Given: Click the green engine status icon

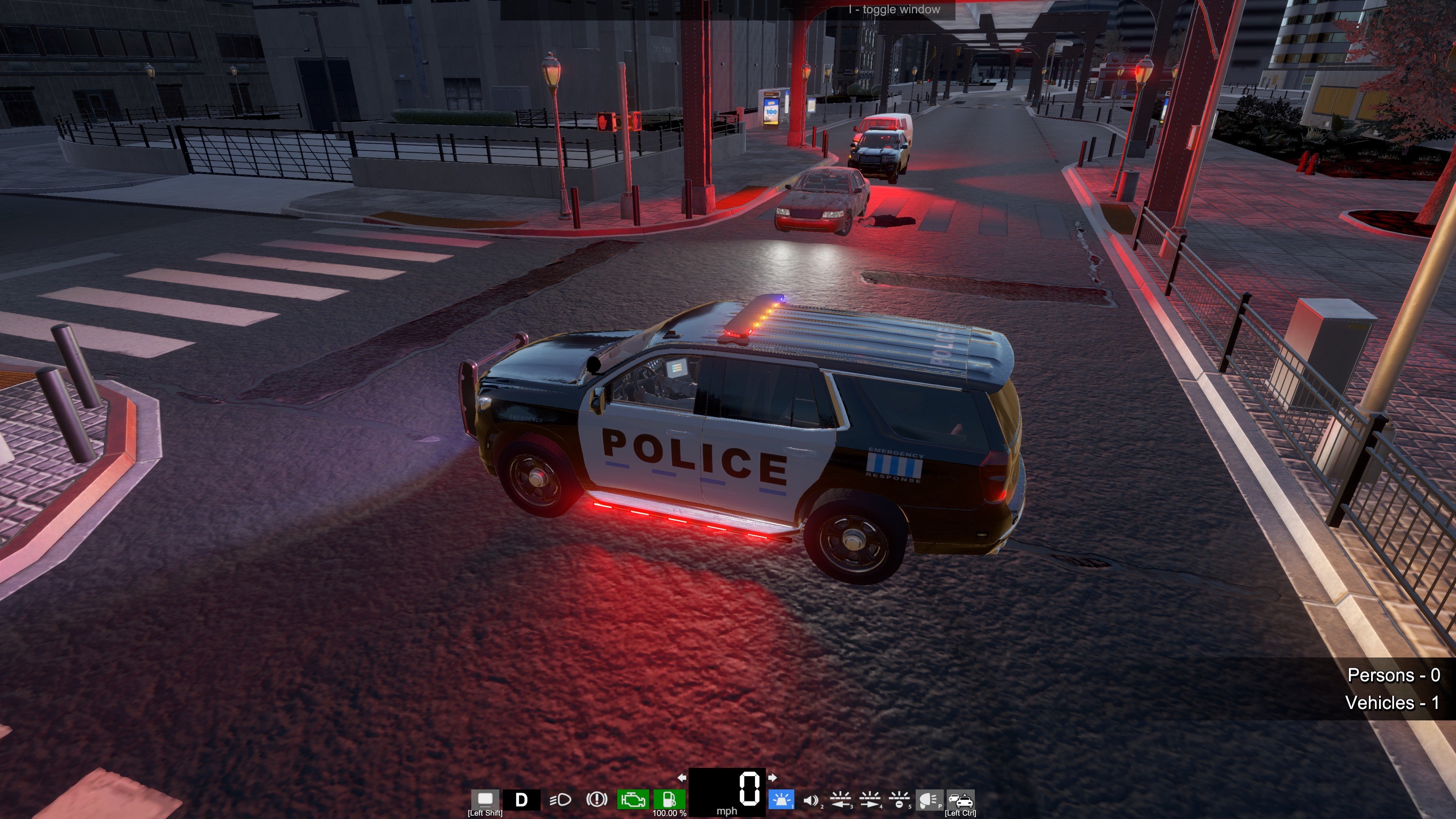Looking at the screenshot, I should tap(633, 800).
